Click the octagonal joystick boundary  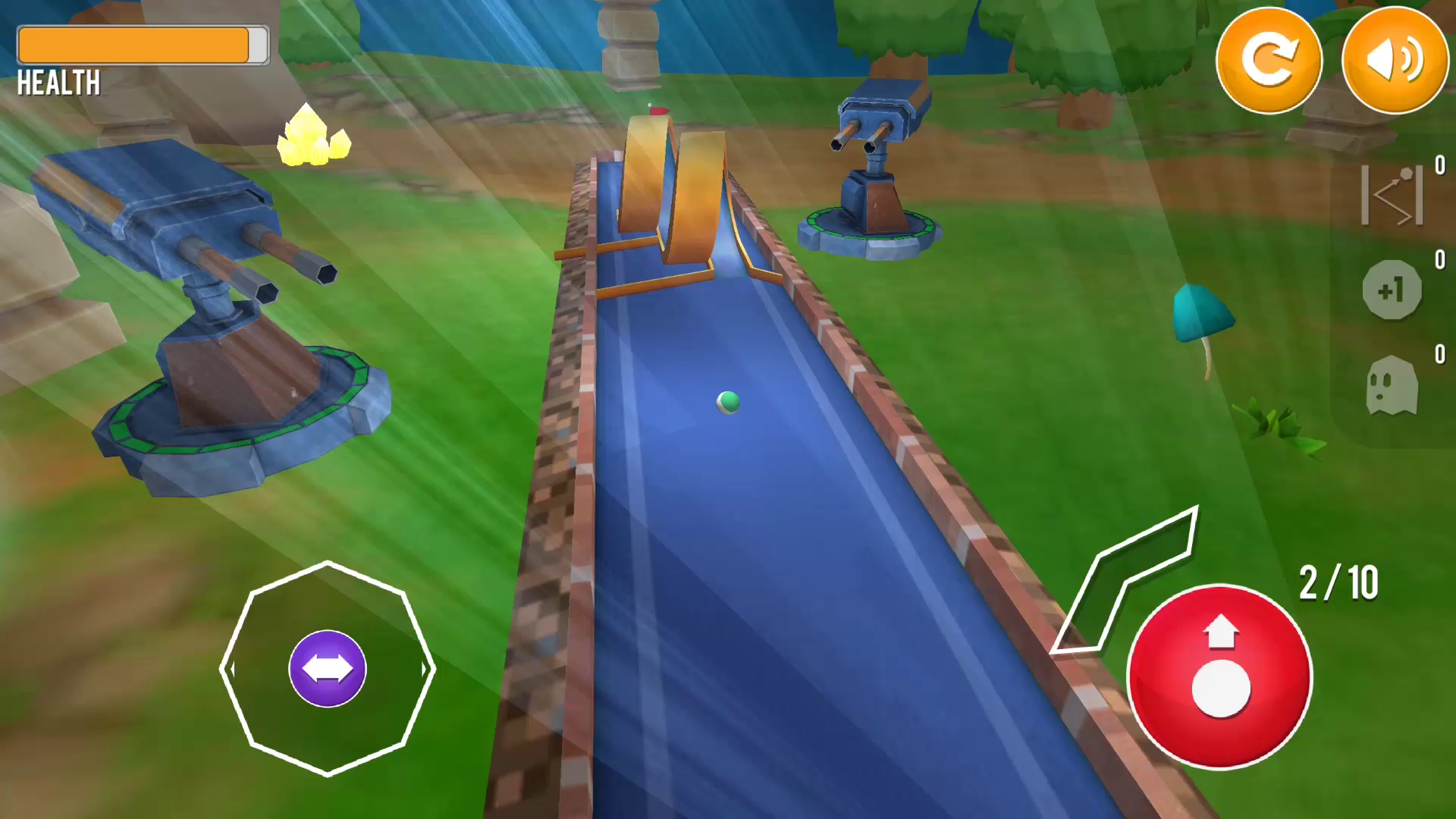[327, 561]
